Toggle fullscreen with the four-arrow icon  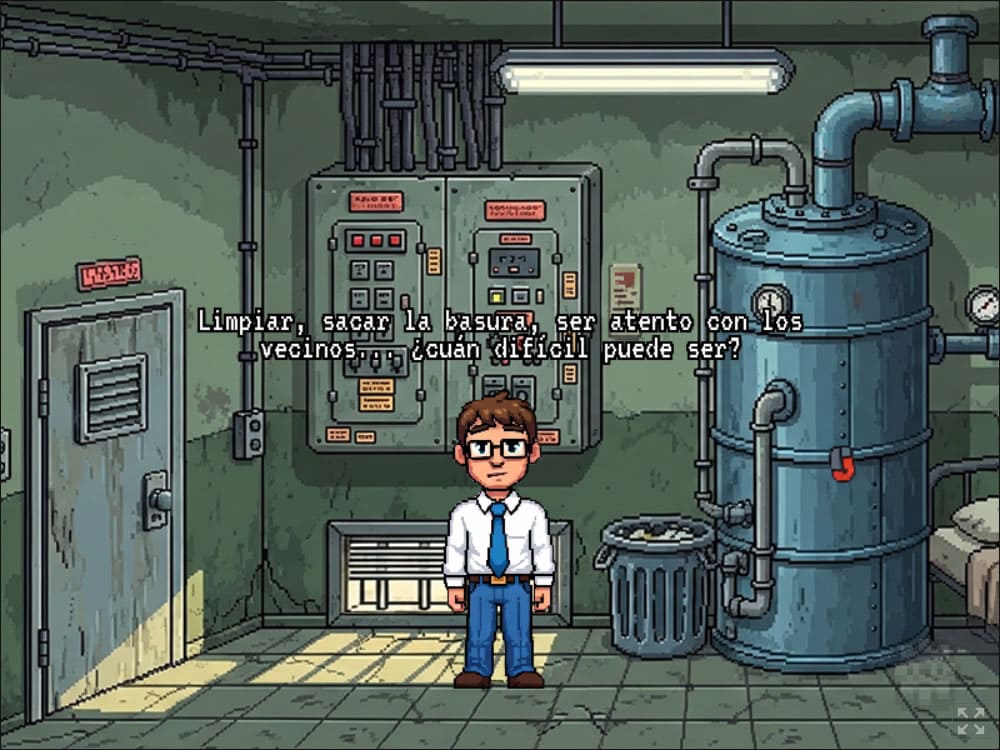969,720
